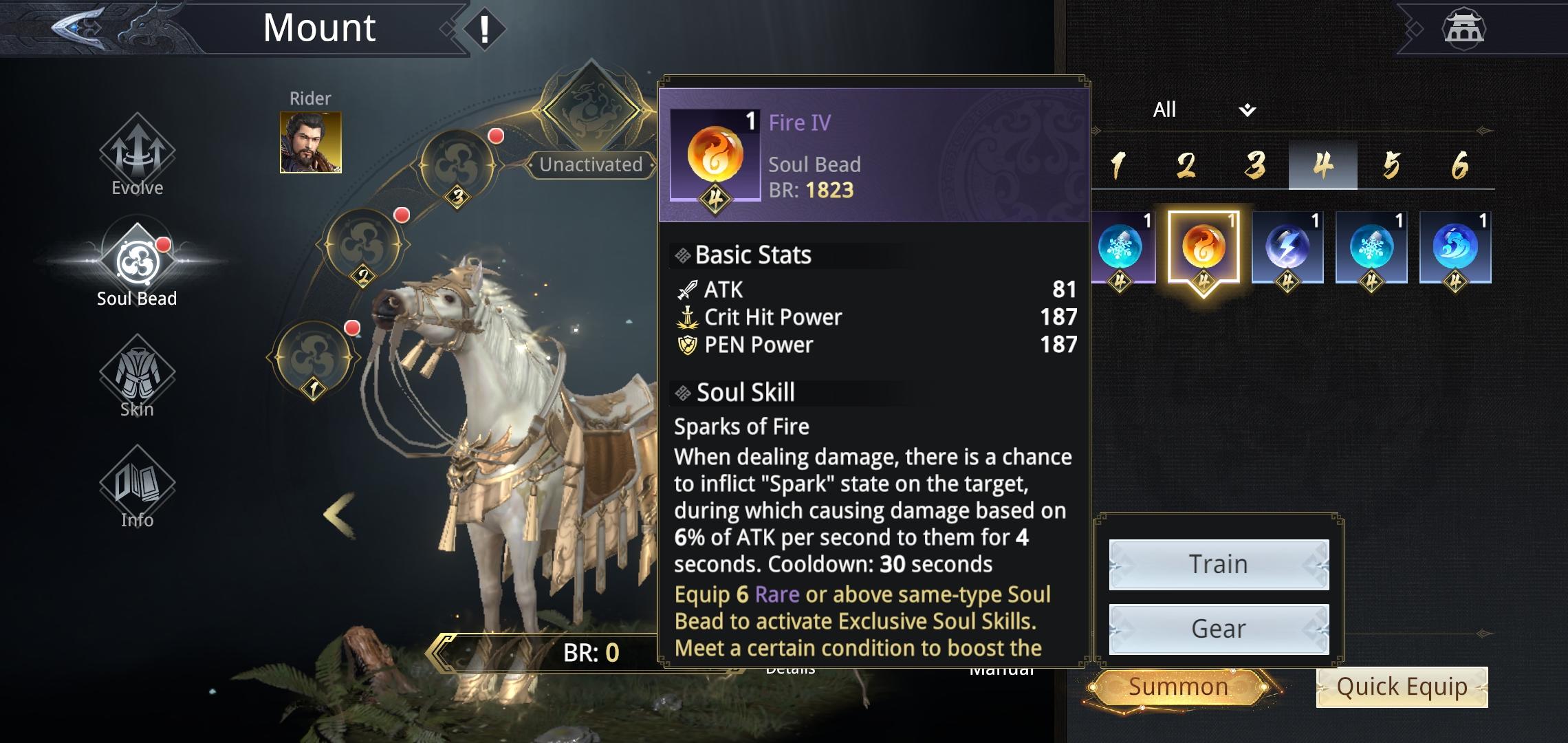Select the lightning soul bead
The image size is (1568, 743).
click(1287, 248)
